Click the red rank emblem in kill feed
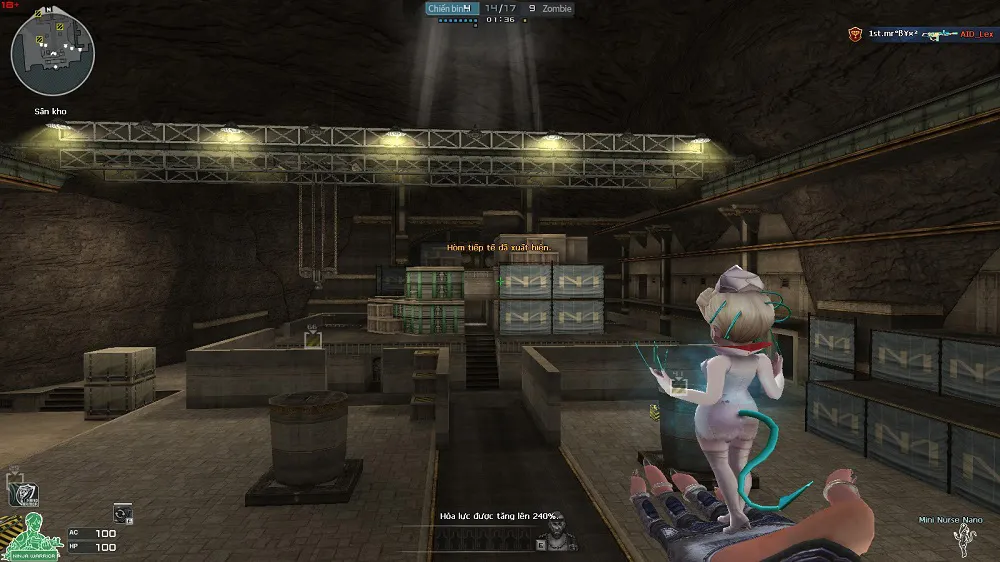 tap(855, 34)
